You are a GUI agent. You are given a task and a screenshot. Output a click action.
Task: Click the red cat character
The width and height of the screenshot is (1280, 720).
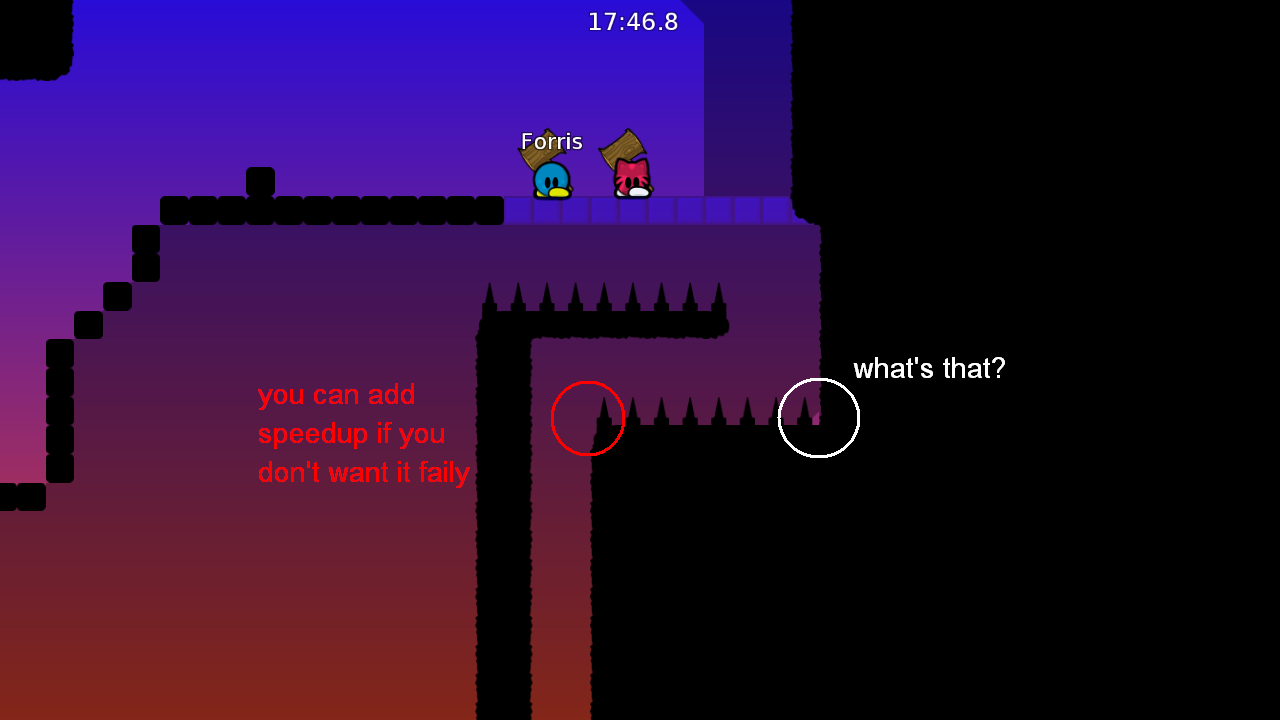(630, 180)
